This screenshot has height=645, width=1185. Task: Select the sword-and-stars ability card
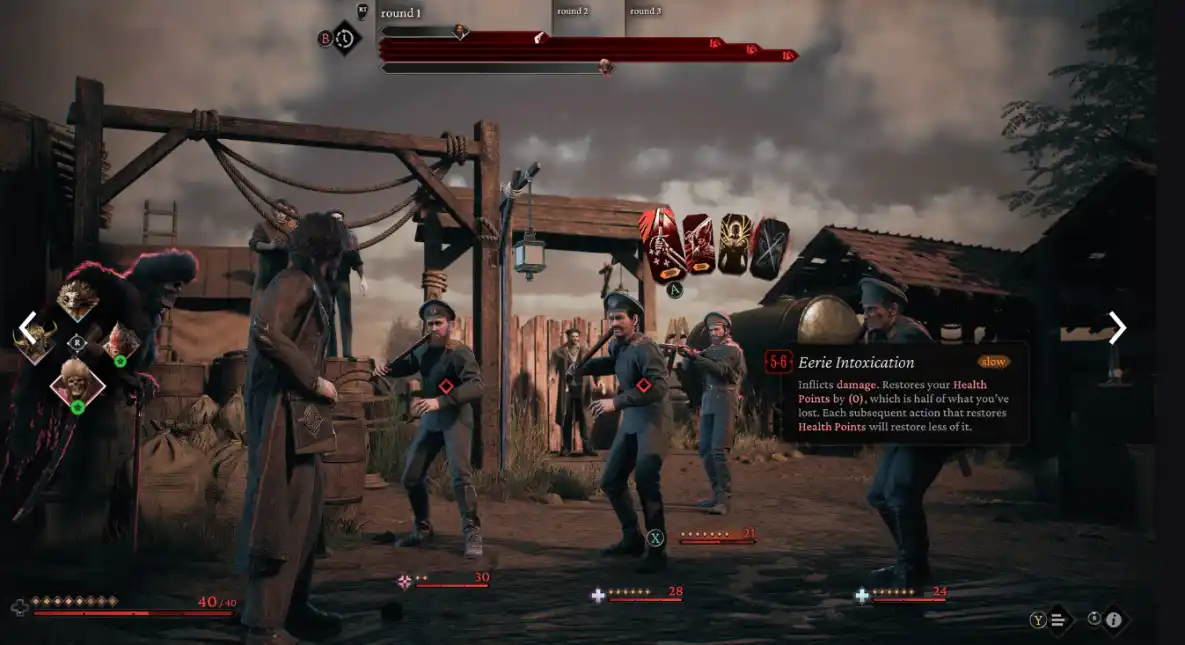(x=662, y=243)
